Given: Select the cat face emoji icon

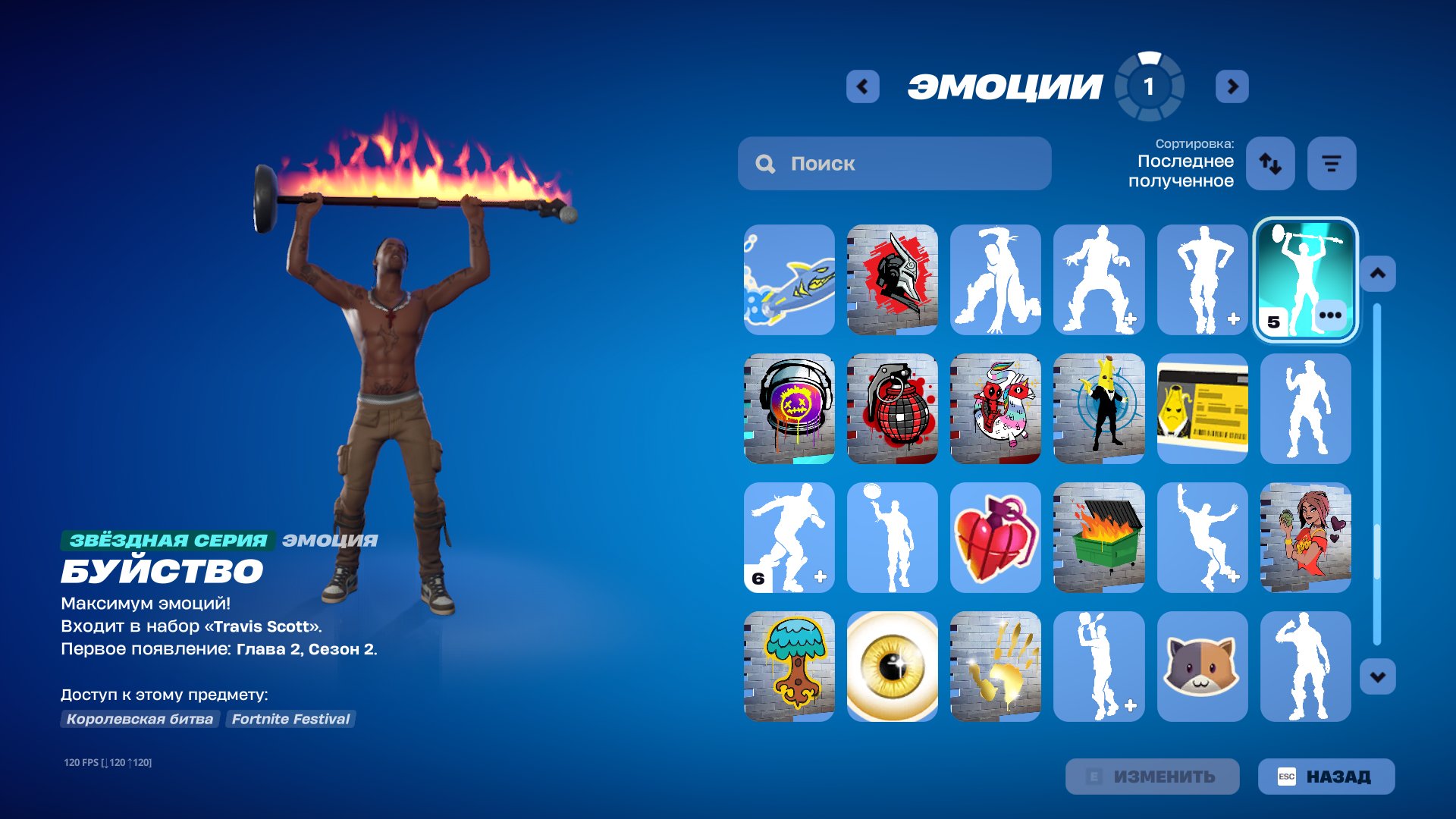Looking at the screenshot, I should [x=1202, y=666].
